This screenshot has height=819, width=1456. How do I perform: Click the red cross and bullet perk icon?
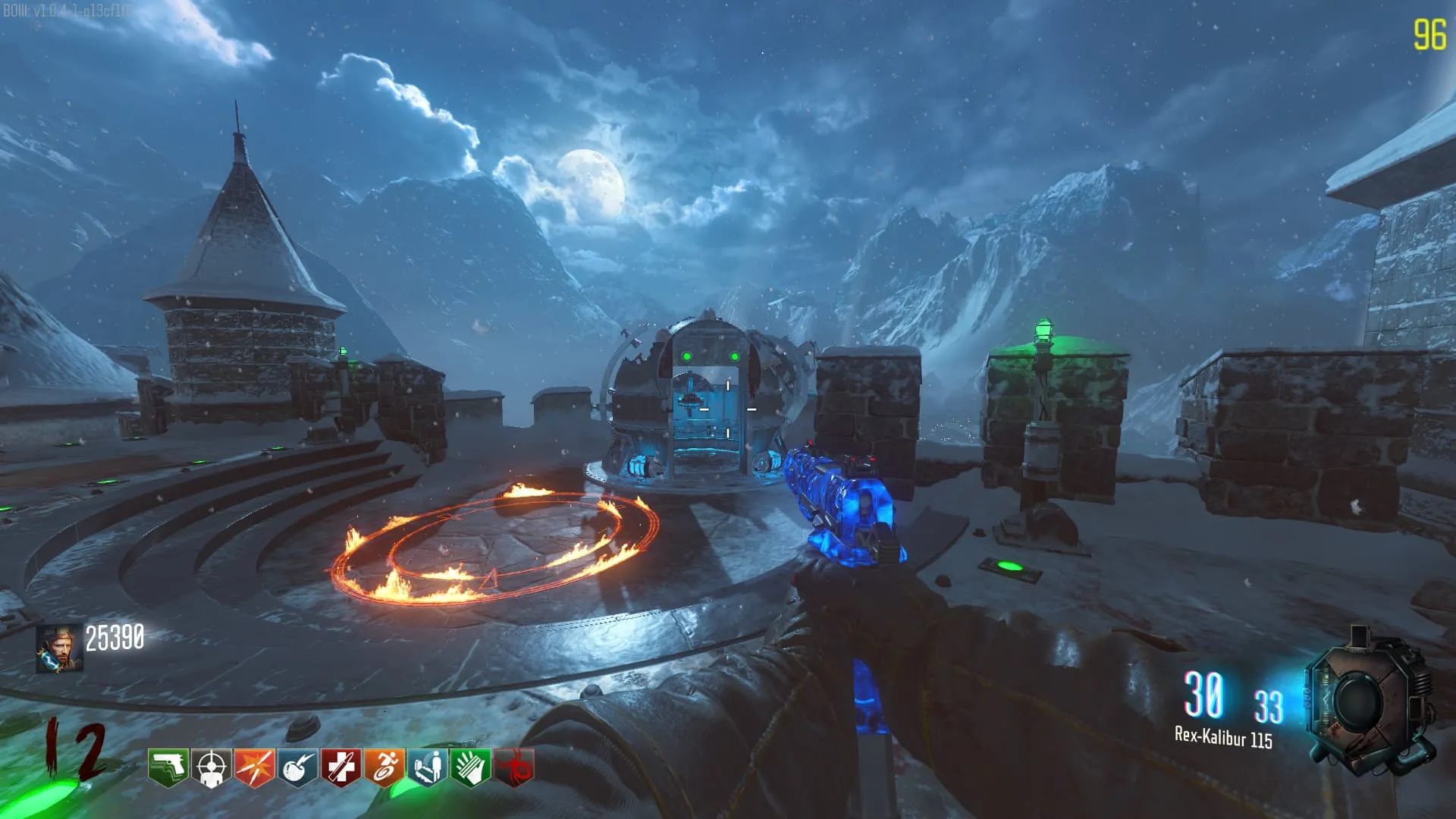[340, 767]
